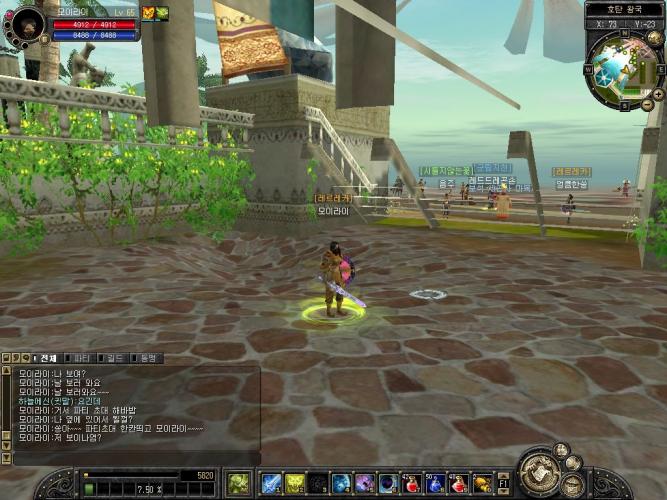Viewport: 667px width, 500px height.
Task: Show the 동맹 chat tab
Action: 147,358
